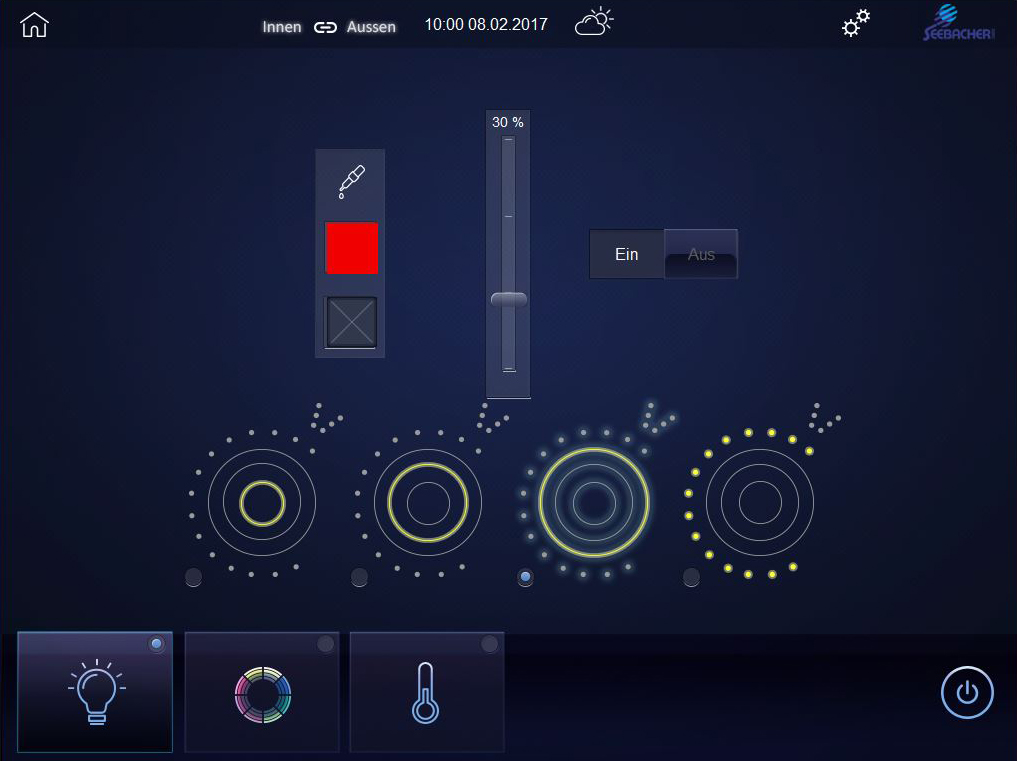Select the red color swatch
The image size is (1017, 761).
tap(351, 248)
